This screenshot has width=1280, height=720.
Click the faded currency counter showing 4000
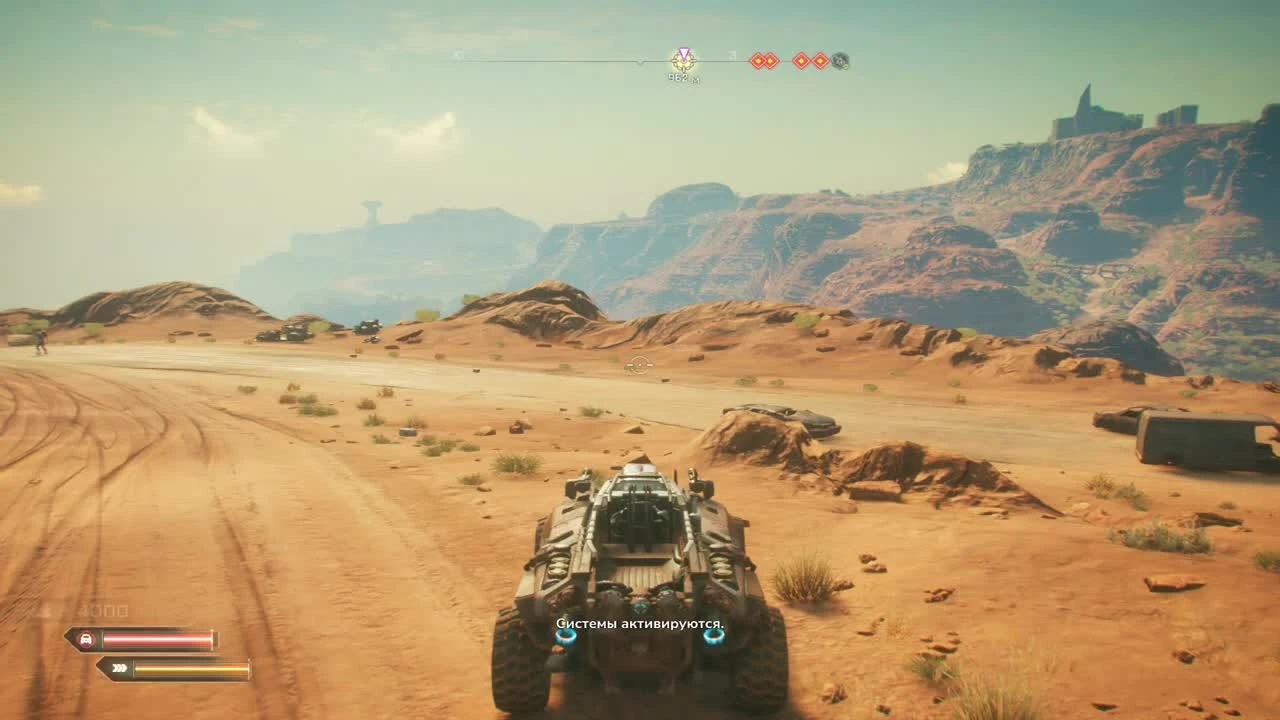[106, 608]
